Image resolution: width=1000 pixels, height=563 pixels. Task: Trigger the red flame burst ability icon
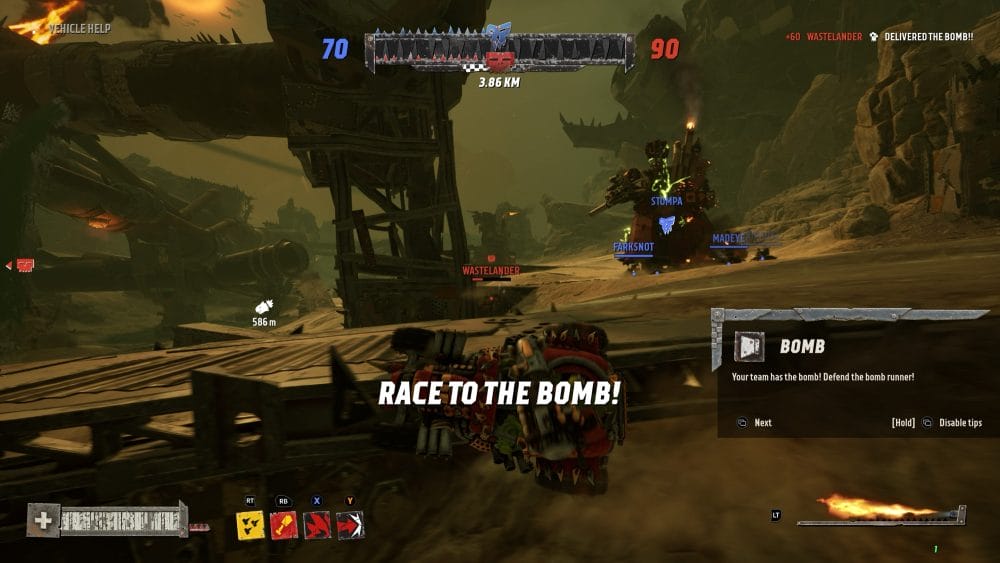[x=317, y=525]
